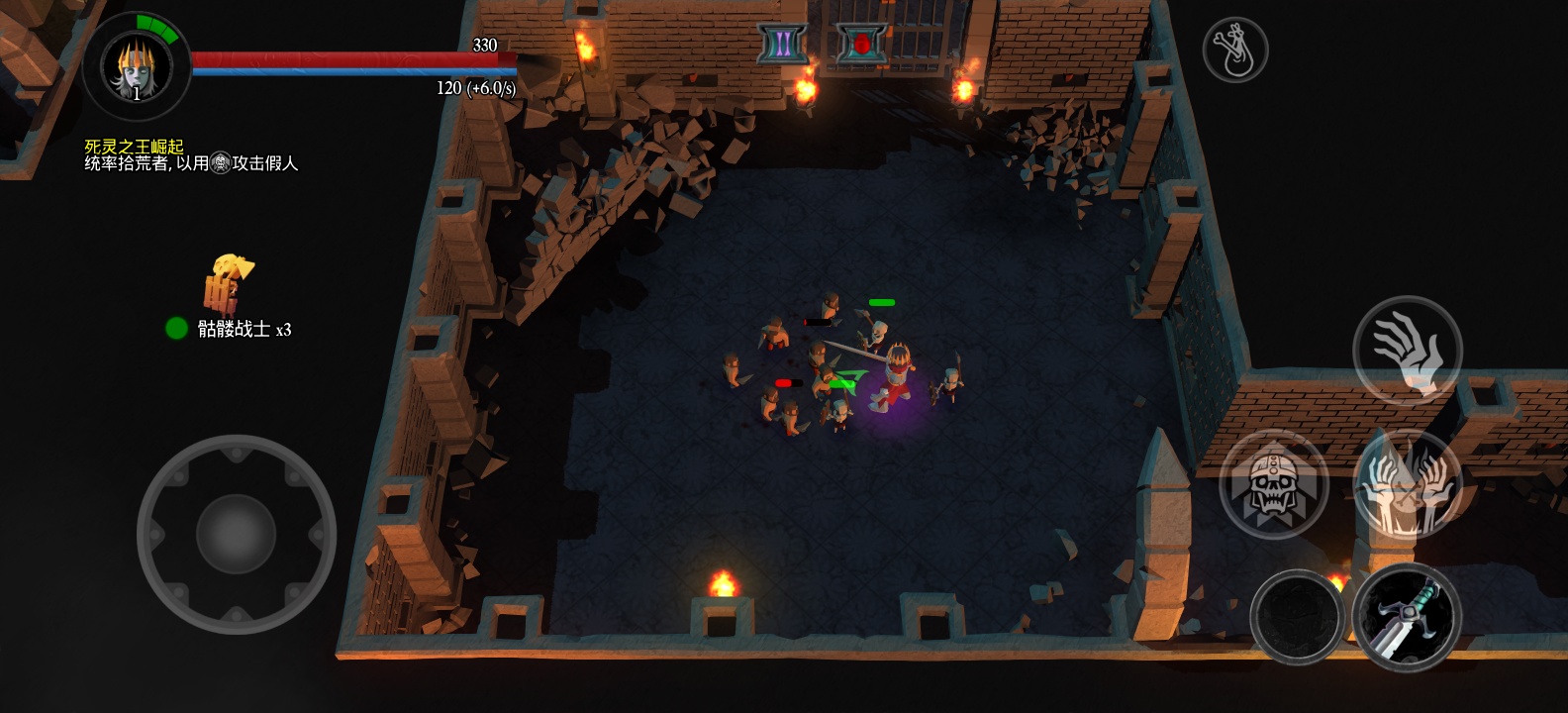
Task: Tap the necromancer king portrait
Action: 137,67
